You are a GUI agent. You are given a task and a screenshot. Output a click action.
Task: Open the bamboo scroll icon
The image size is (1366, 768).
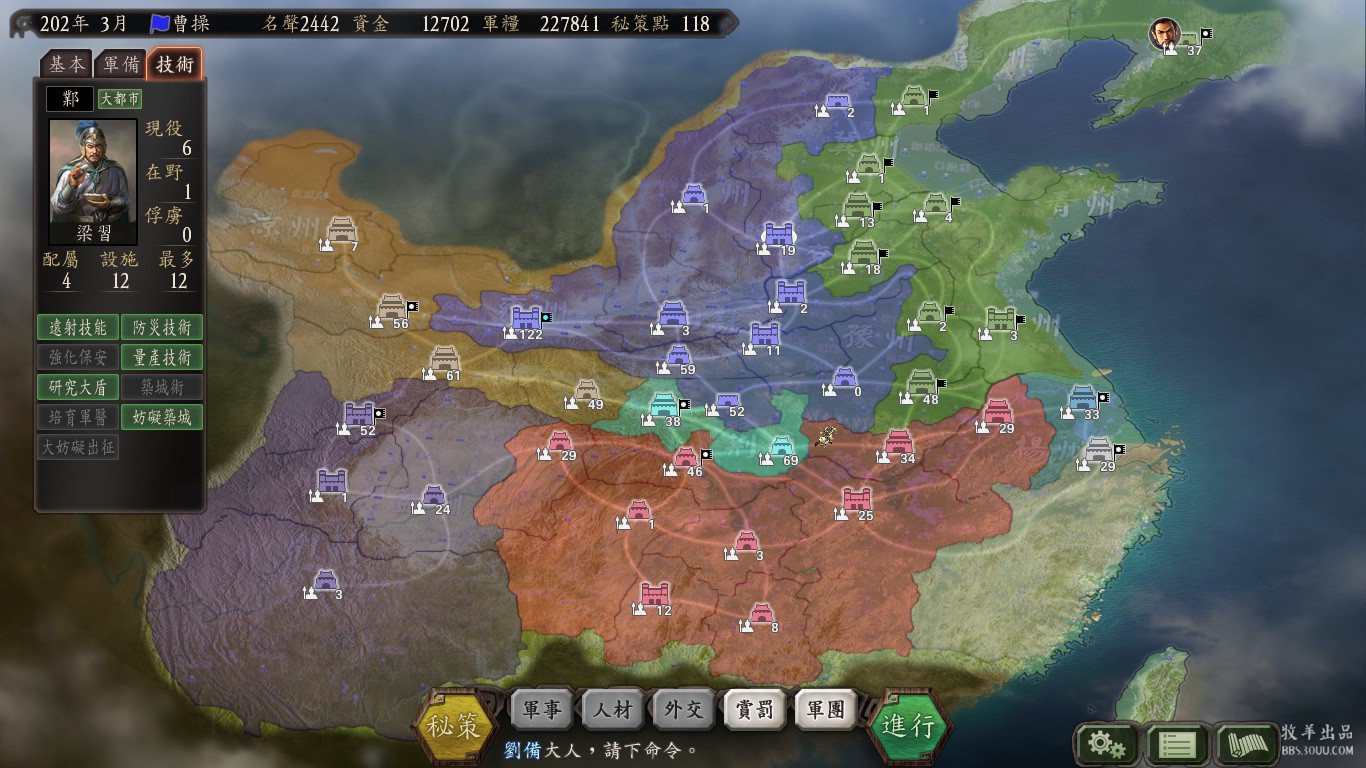1246,745
